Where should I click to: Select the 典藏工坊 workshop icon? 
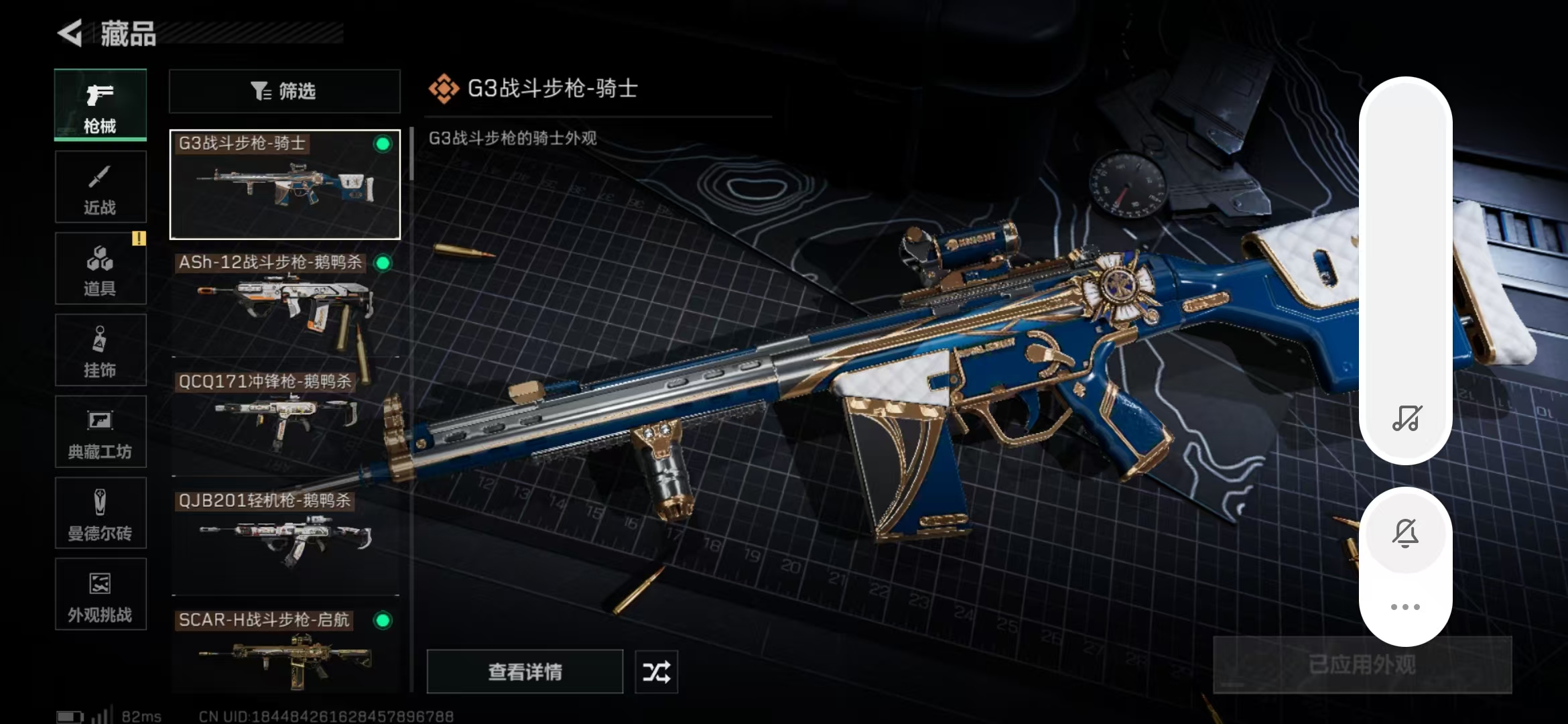(x=99, y=432)
